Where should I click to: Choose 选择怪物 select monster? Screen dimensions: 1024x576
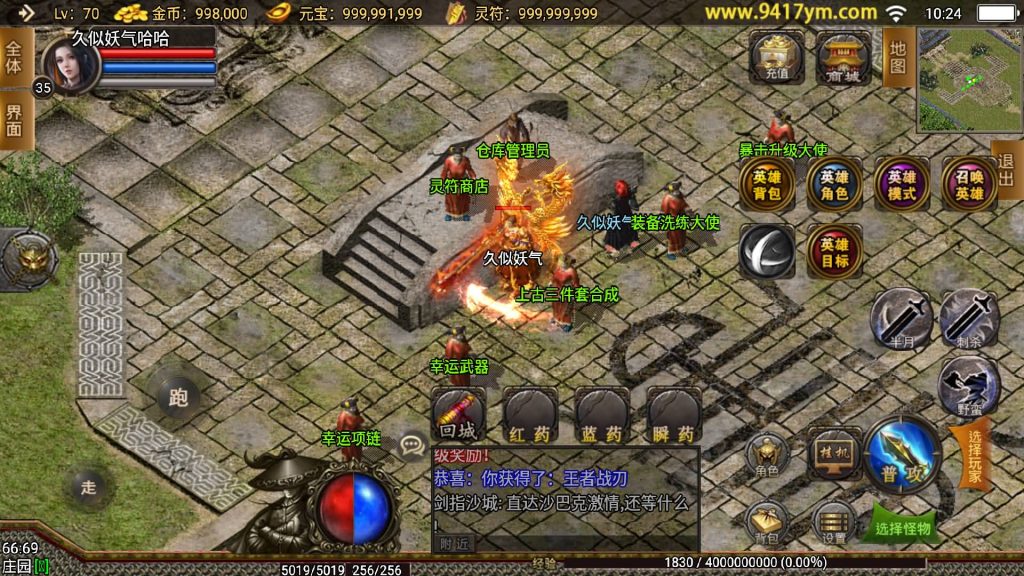(902, 526)
